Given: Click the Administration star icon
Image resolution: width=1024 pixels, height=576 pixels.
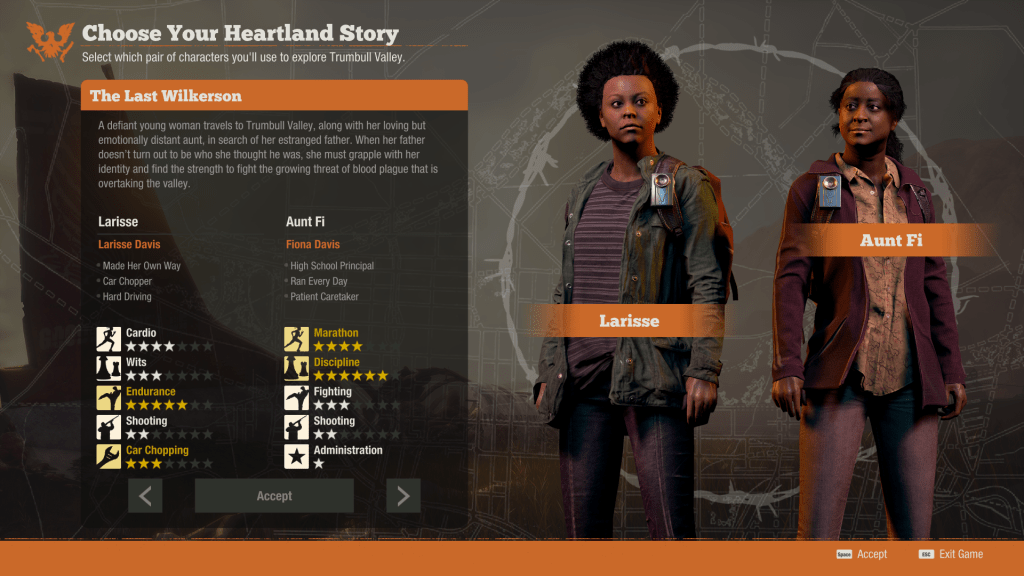Looking at the screenshot, I should click(x=296, y=456).
